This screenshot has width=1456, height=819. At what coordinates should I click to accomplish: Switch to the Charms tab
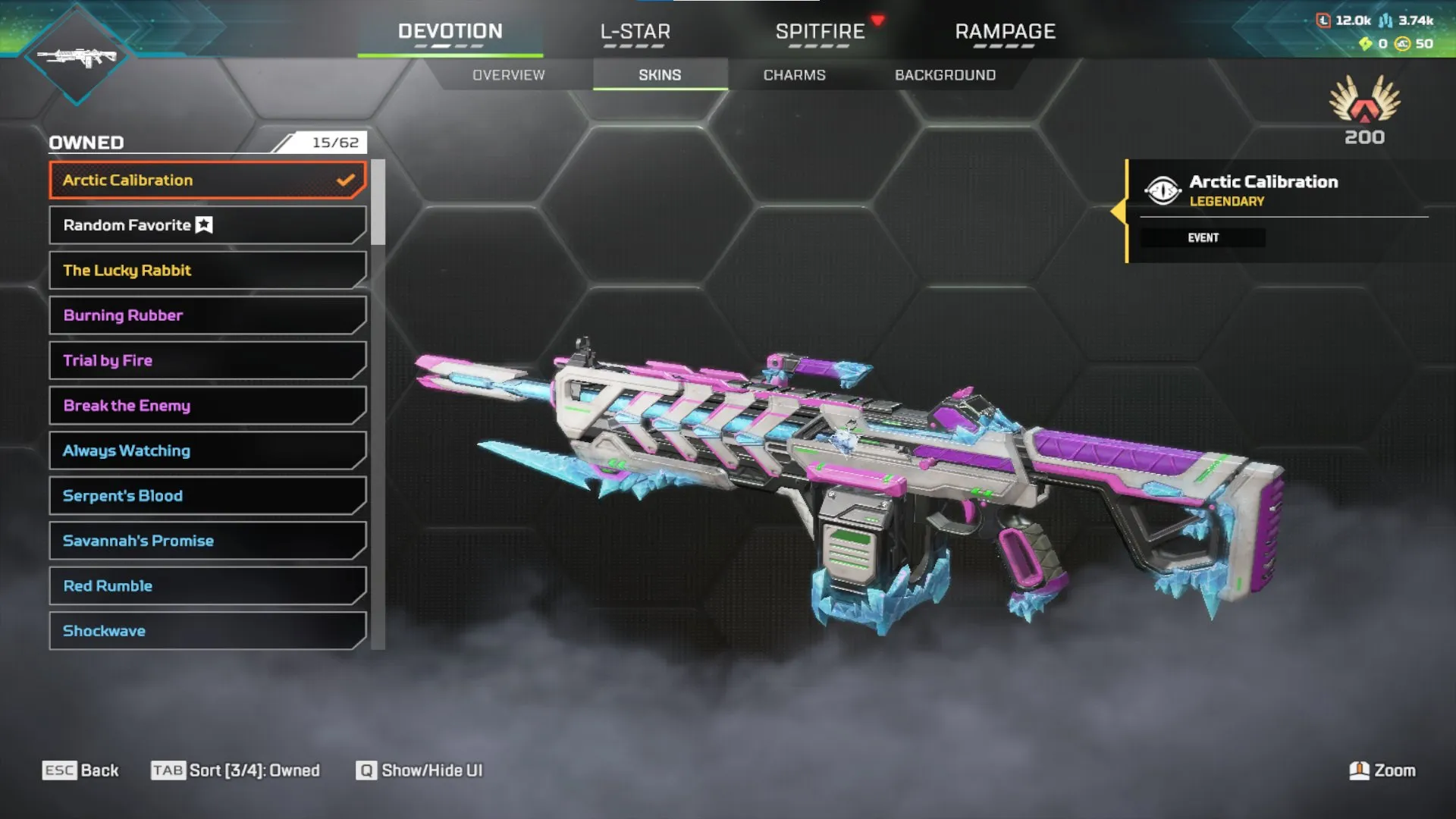click(795, 74)
